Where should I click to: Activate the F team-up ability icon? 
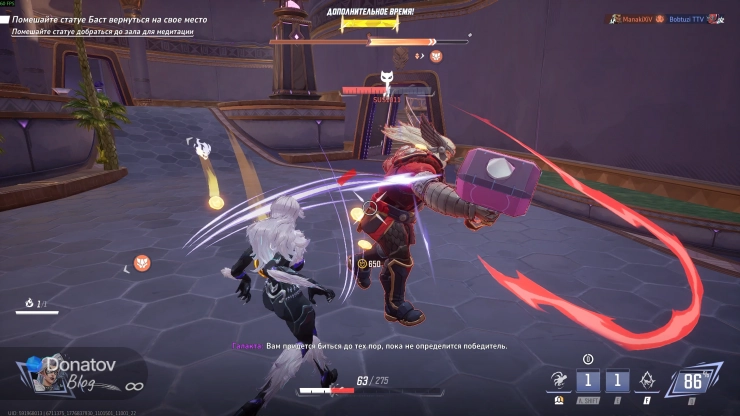tap(648, 381)
